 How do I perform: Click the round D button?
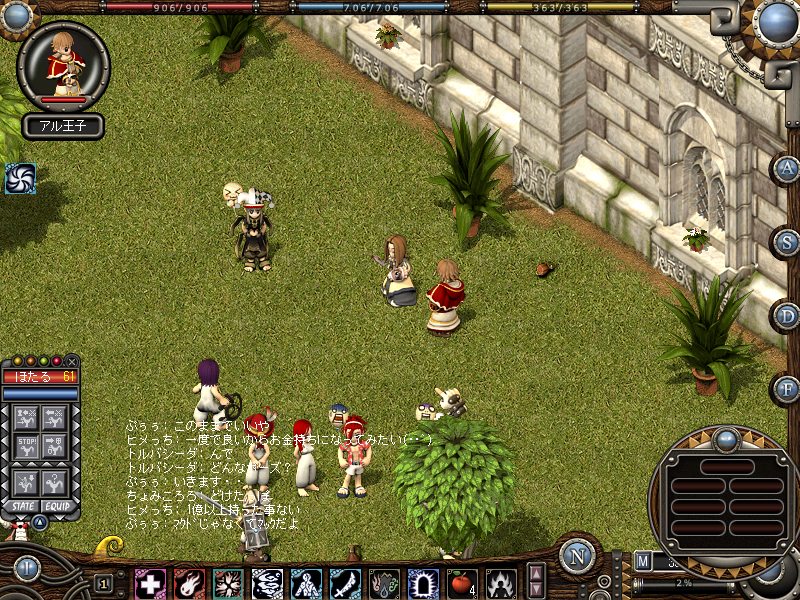click(x=785, y=315)
